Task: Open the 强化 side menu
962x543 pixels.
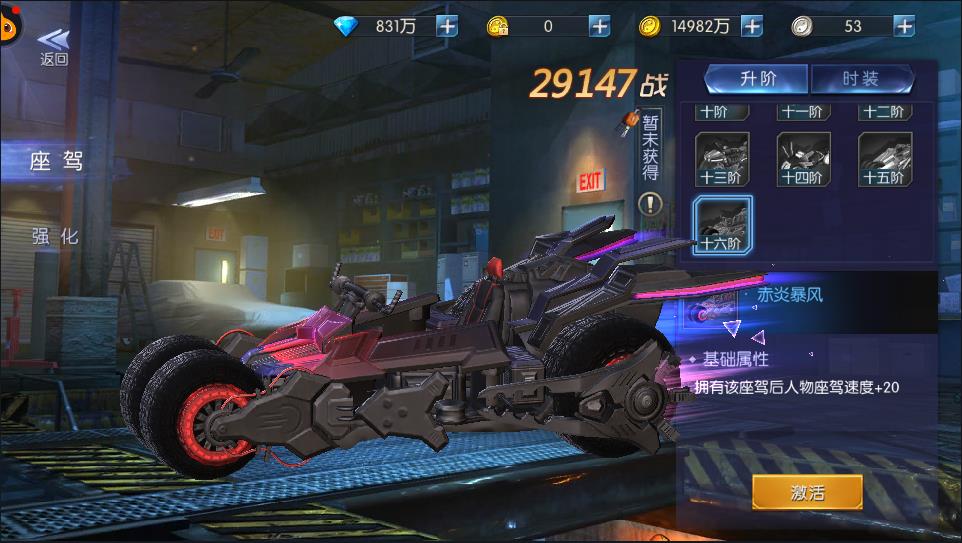Action: (x=55, y=237)
